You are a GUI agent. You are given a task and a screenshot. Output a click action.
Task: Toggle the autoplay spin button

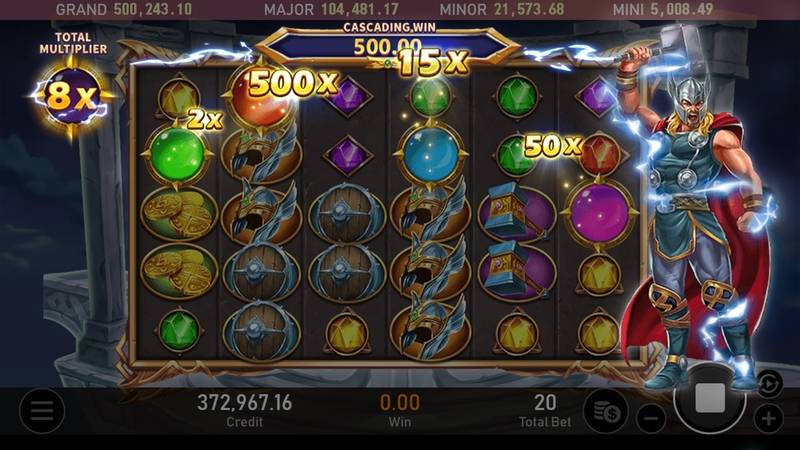(766, 381)
